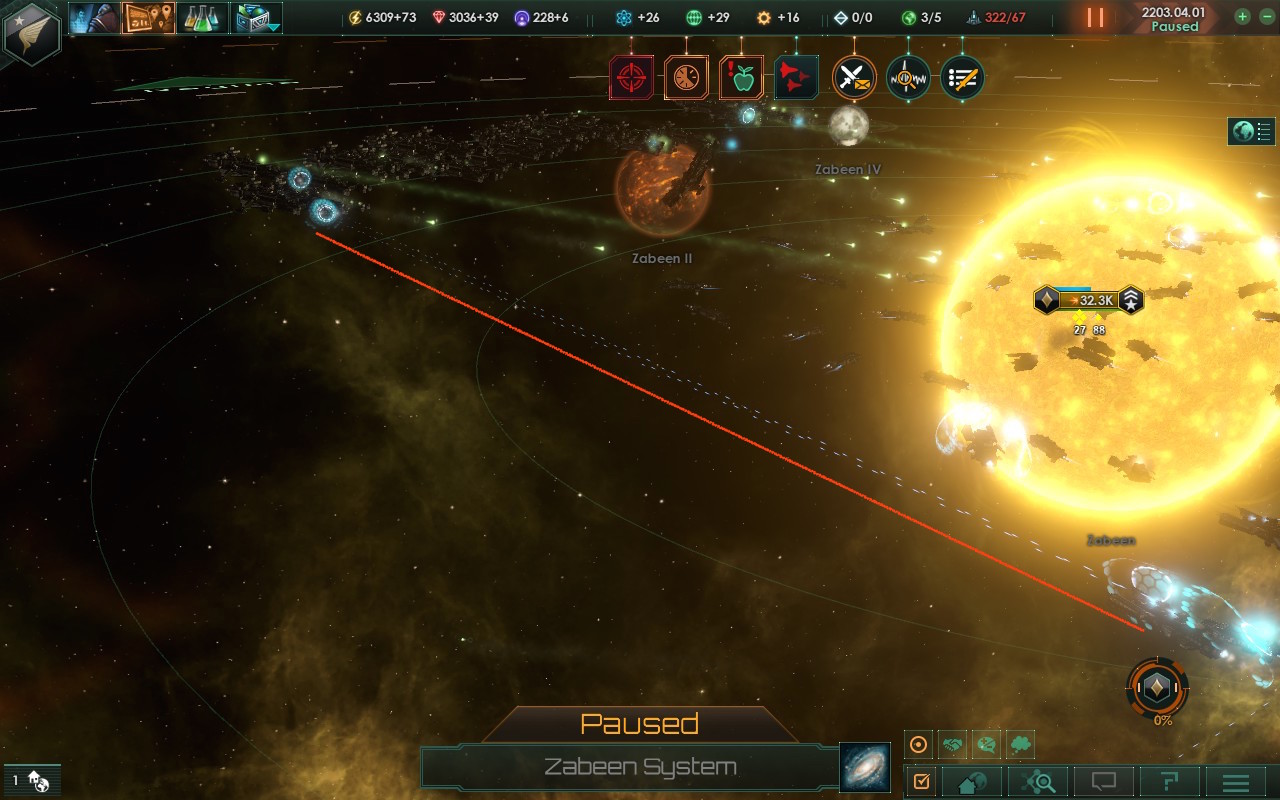
Task: Open the Research panel with the flasks icon
Action: coord(201,17)
